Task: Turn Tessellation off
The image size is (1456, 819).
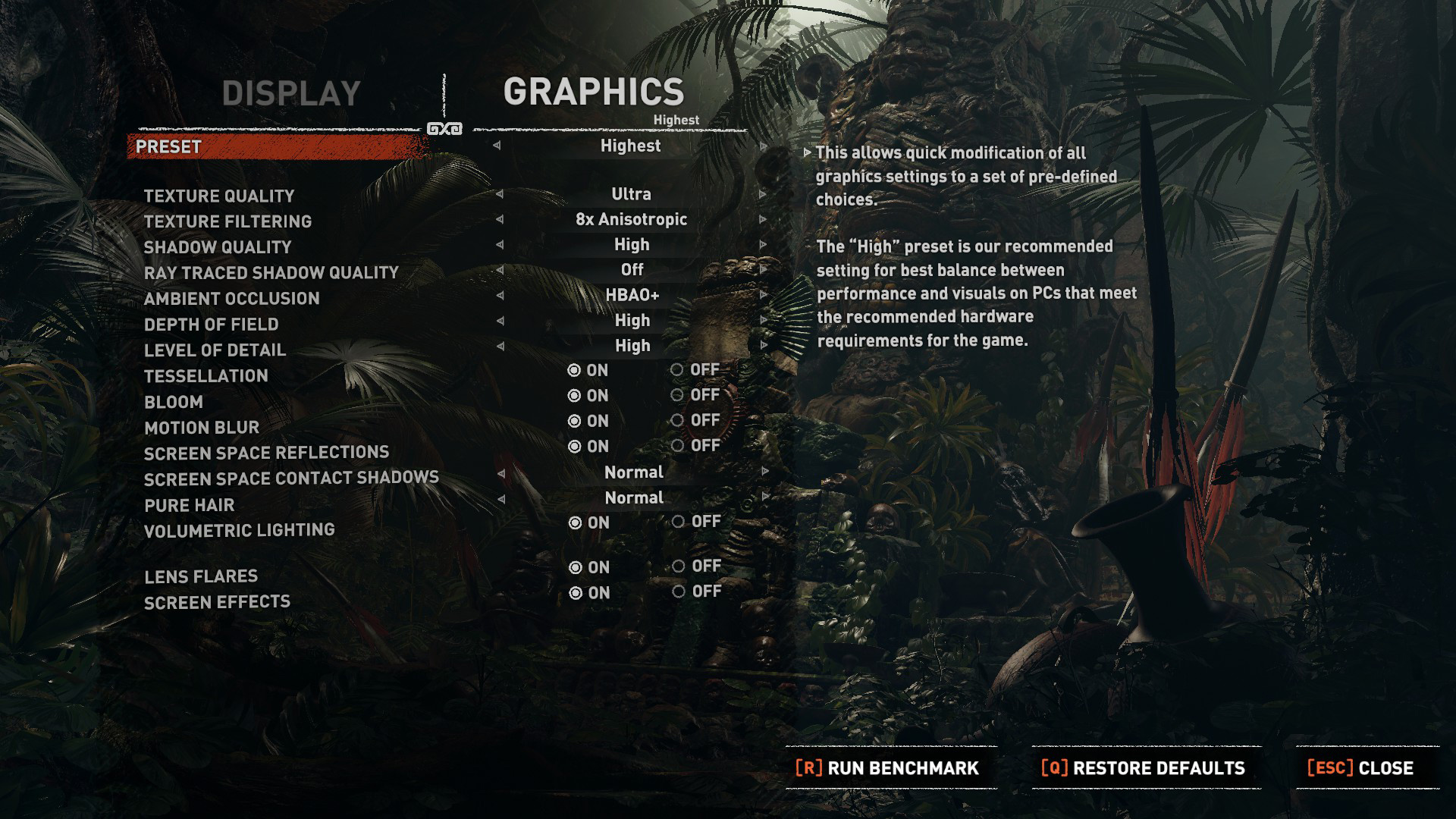Action: tap(677, 370)
